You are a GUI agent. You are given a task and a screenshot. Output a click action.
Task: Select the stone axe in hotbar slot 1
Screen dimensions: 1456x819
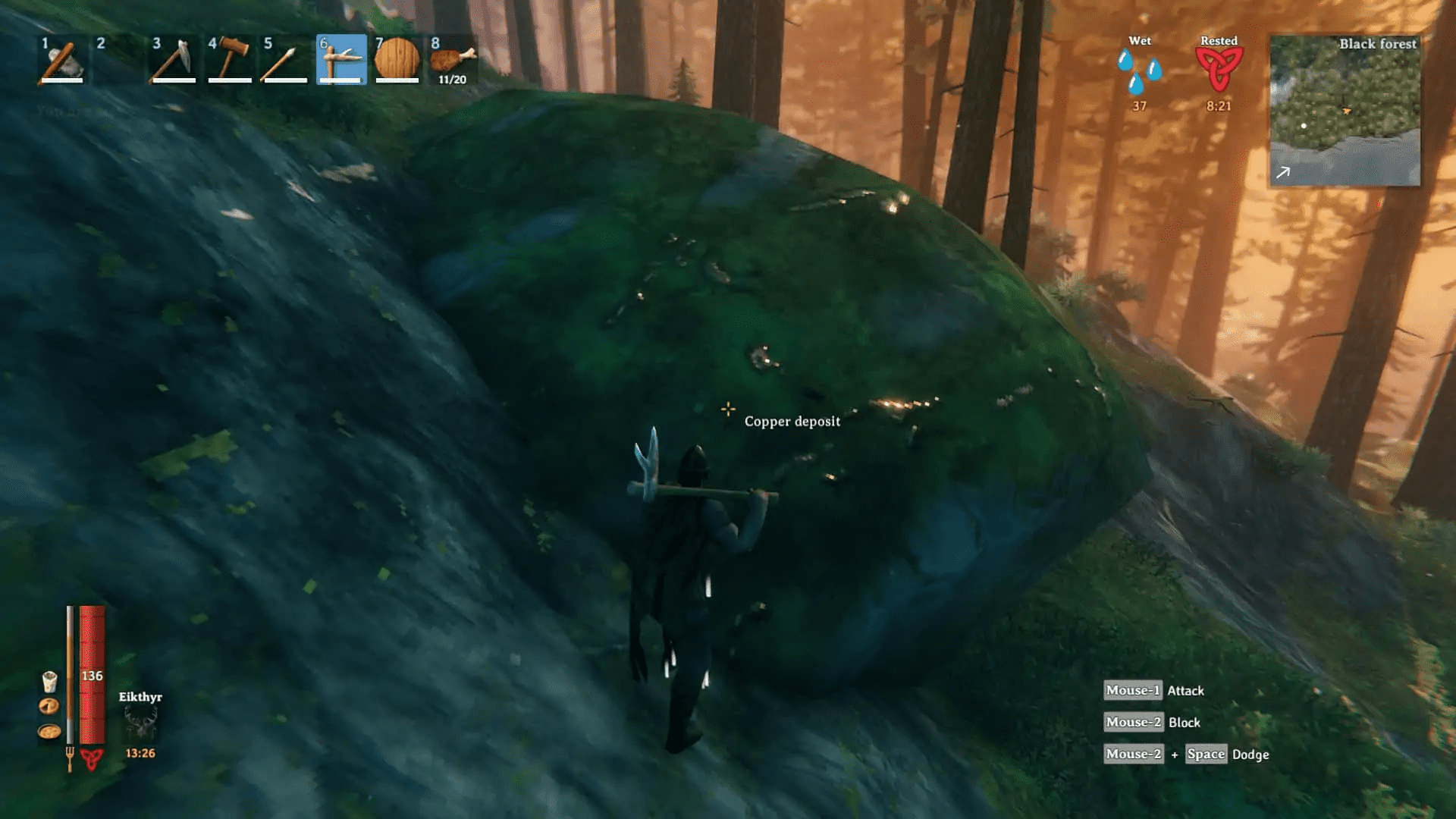point(61,59)
